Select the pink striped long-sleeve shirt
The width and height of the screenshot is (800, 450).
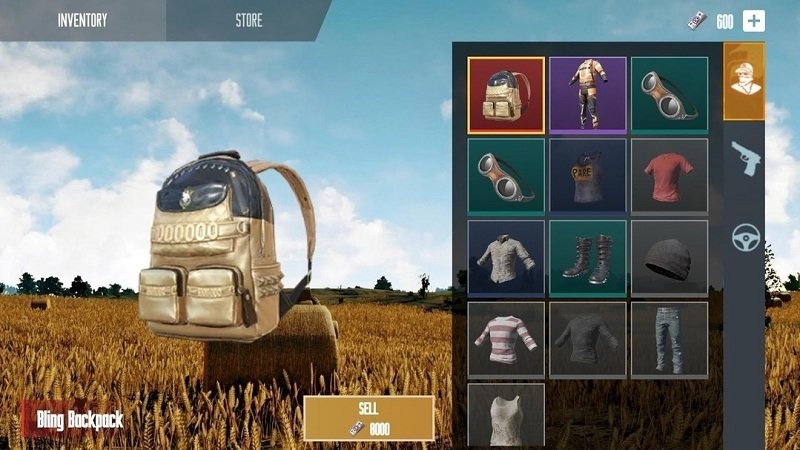pos(506,339)
